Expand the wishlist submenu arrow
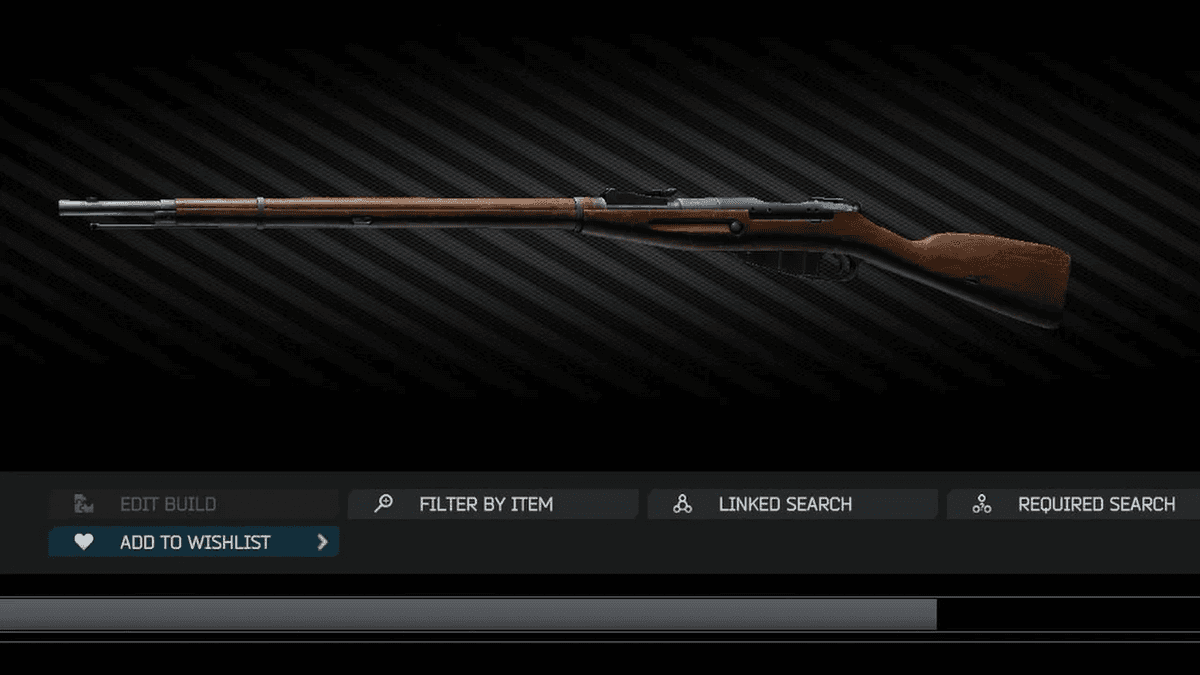The width and height of the screenshot is (1200, 675). point(322,542)
